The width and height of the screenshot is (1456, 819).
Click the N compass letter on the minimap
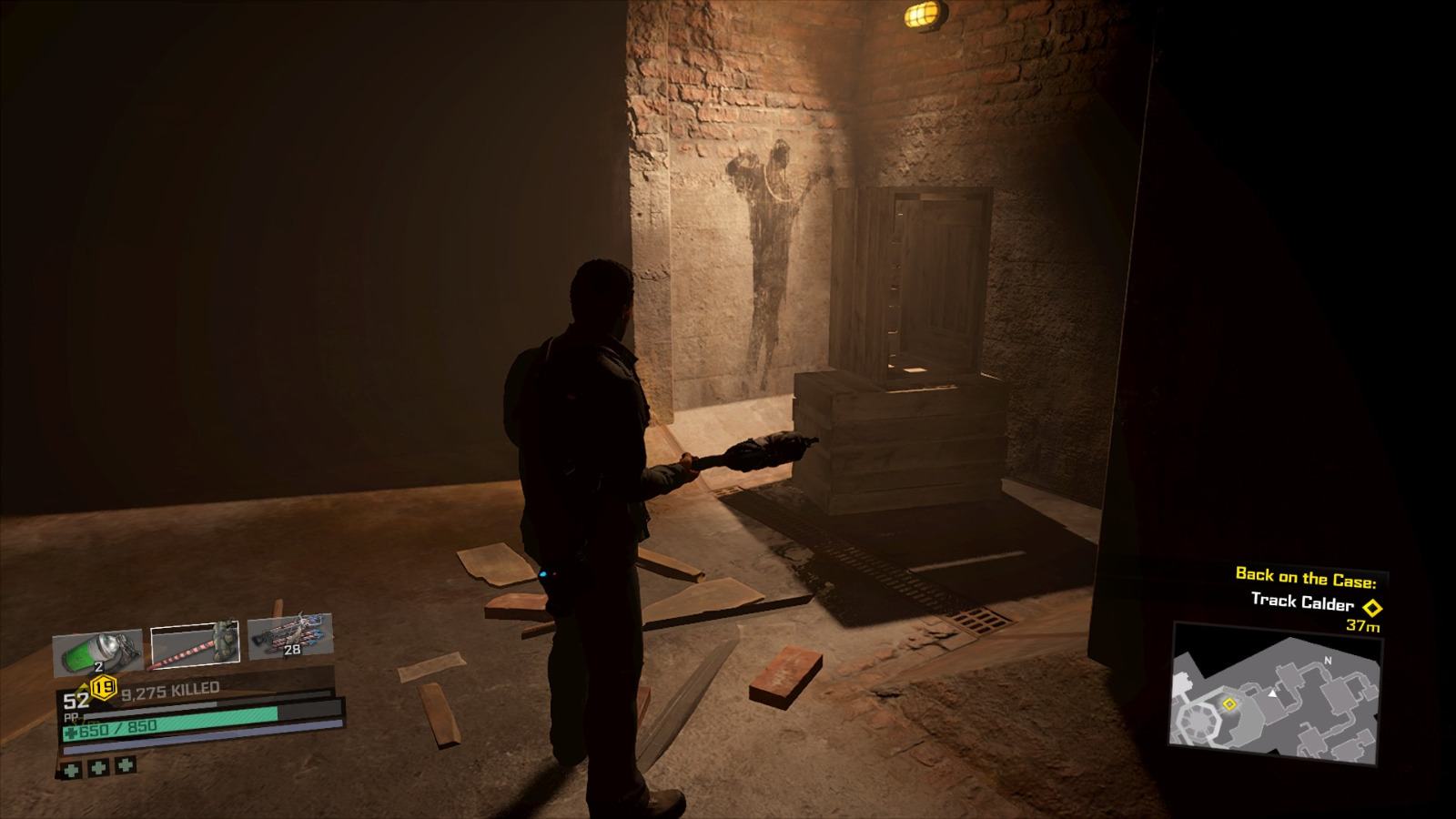(x=1328, y=661)
